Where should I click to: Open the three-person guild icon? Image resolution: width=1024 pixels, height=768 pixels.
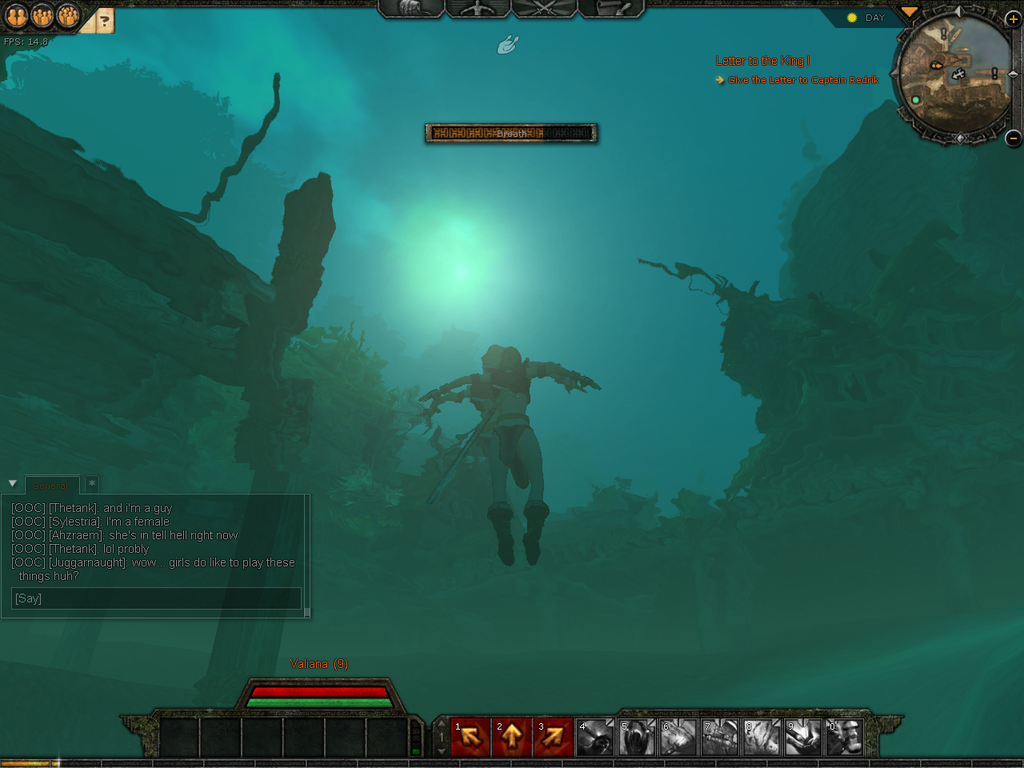coord(67,15)
